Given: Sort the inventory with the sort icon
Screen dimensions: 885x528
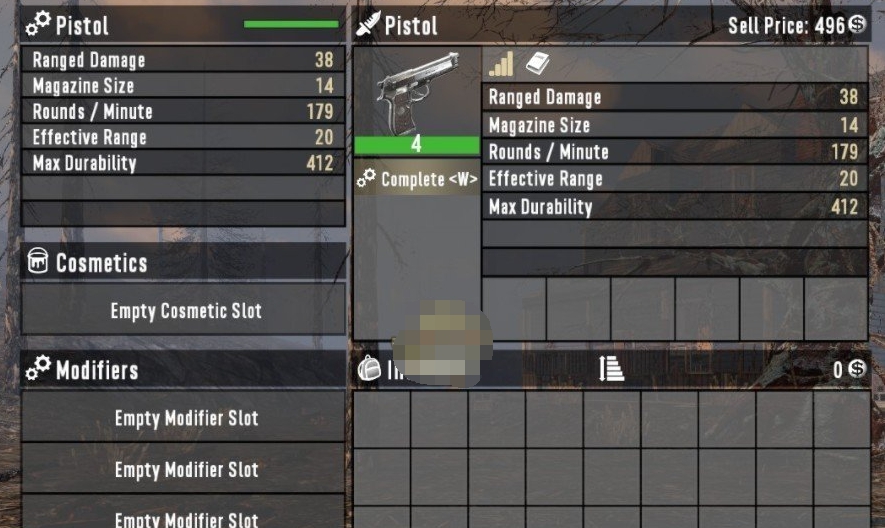Looking at the screenshot, I should pyautogui.click(x=611, y=369).
